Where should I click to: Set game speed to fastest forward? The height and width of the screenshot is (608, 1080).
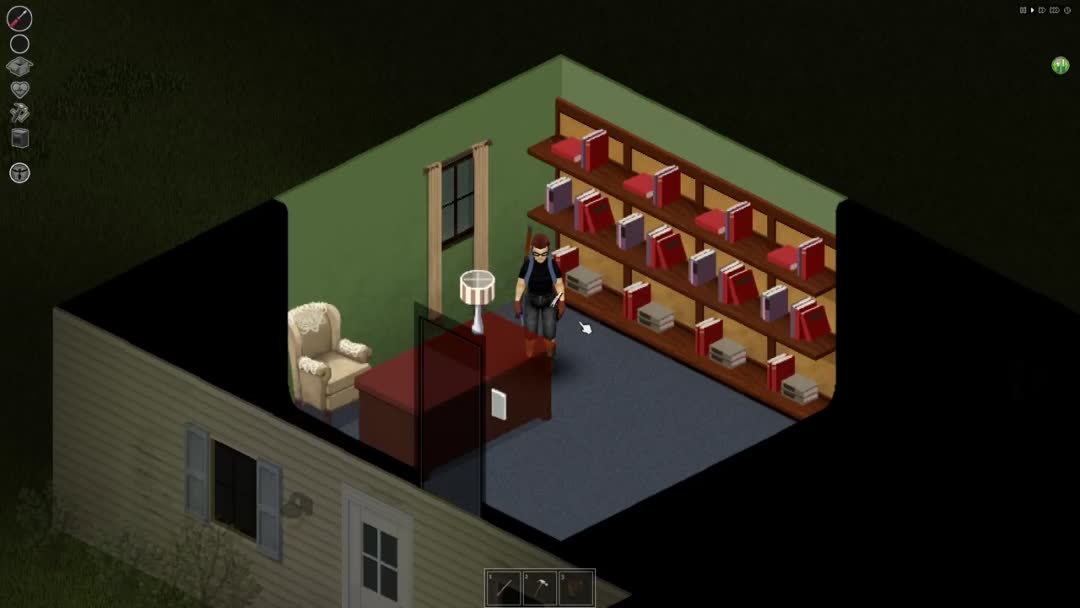point(1054,10)
